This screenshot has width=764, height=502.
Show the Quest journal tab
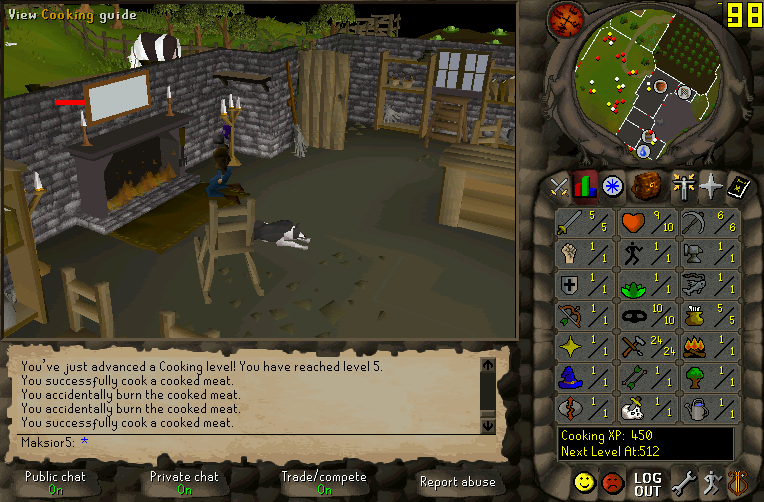pos(612,187)
